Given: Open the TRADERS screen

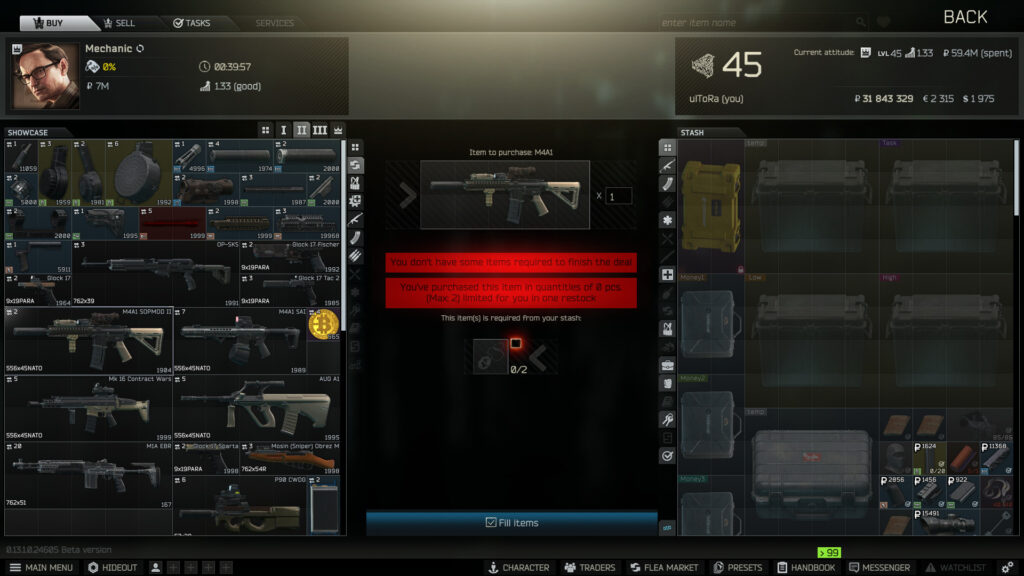Looking at the screenshot, I should tap(589, 567).
